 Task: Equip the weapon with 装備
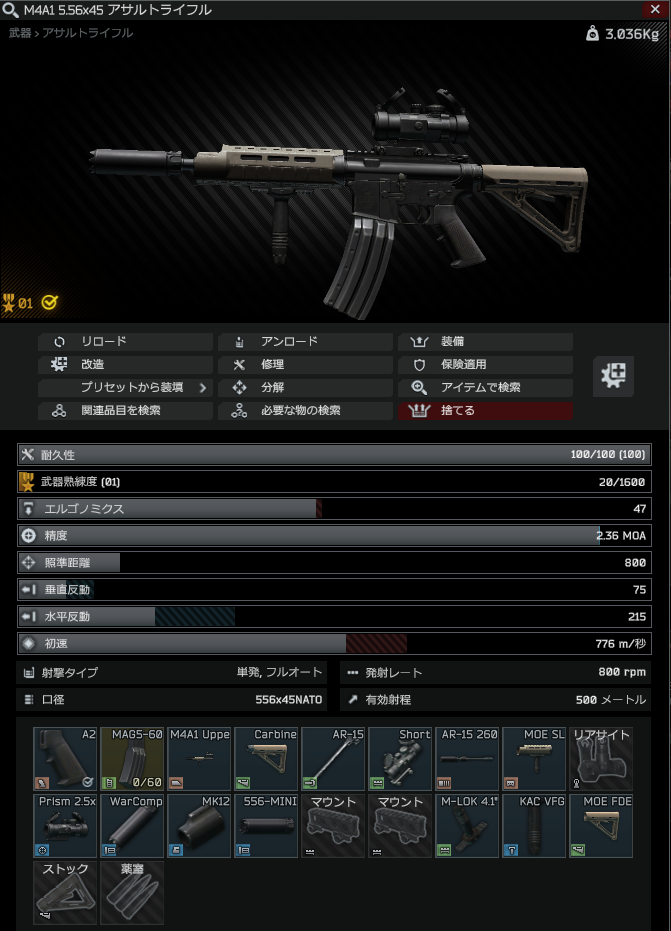(485, 341)
